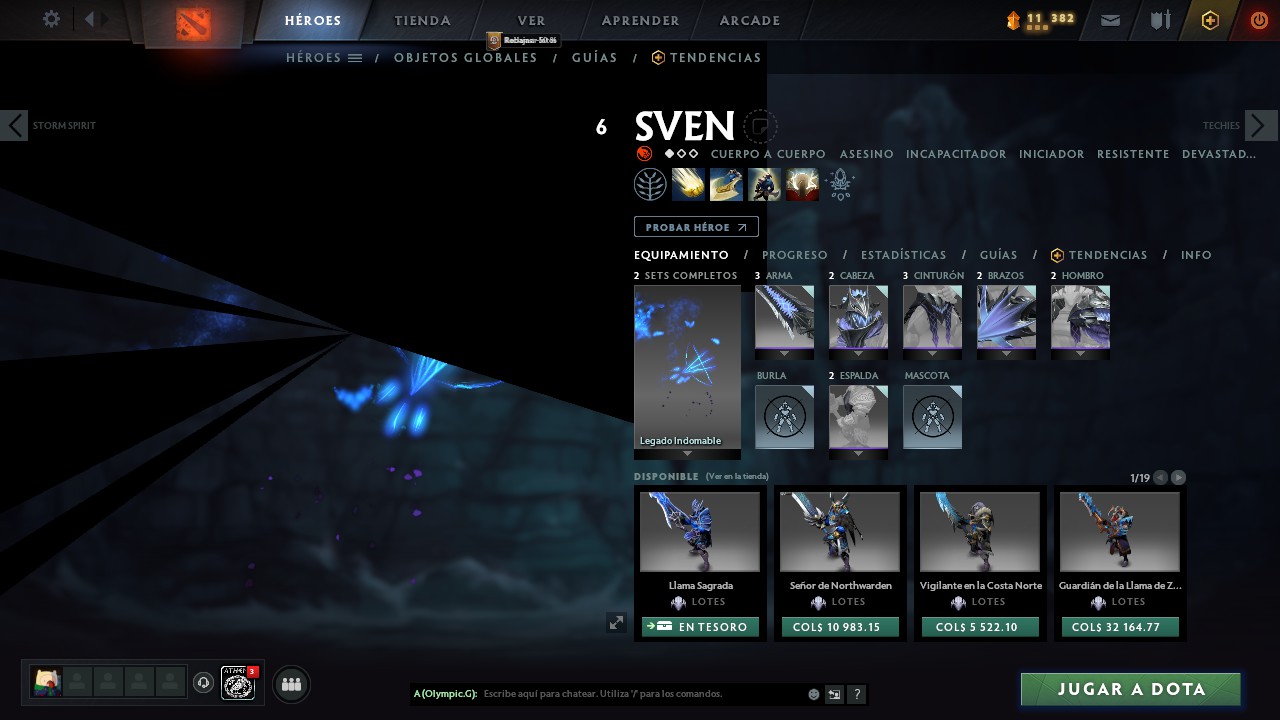Open the ARCADE menu

[749, 20]
